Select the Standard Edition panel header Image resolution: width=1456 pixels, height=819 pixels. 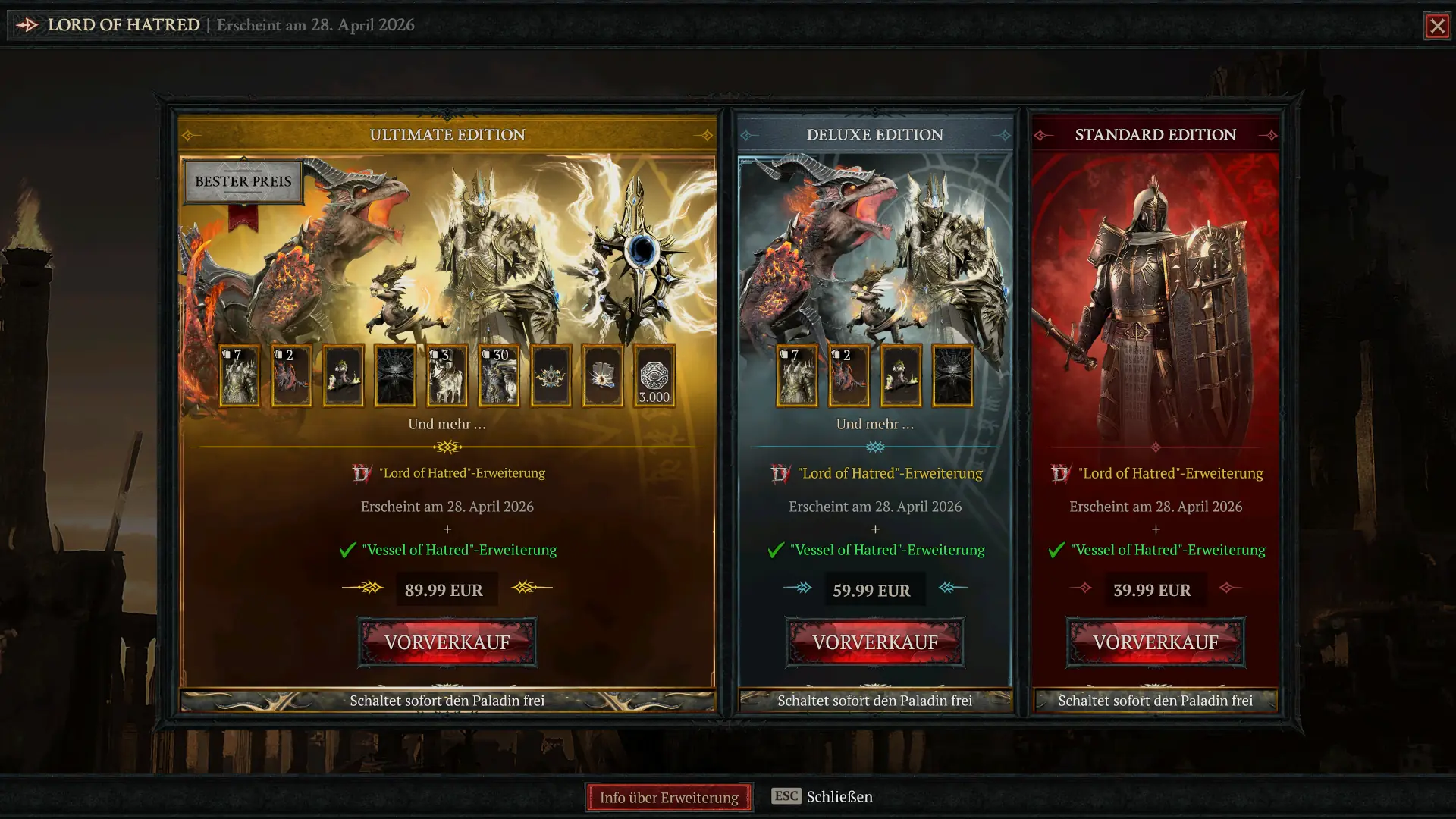[1154, 134]
